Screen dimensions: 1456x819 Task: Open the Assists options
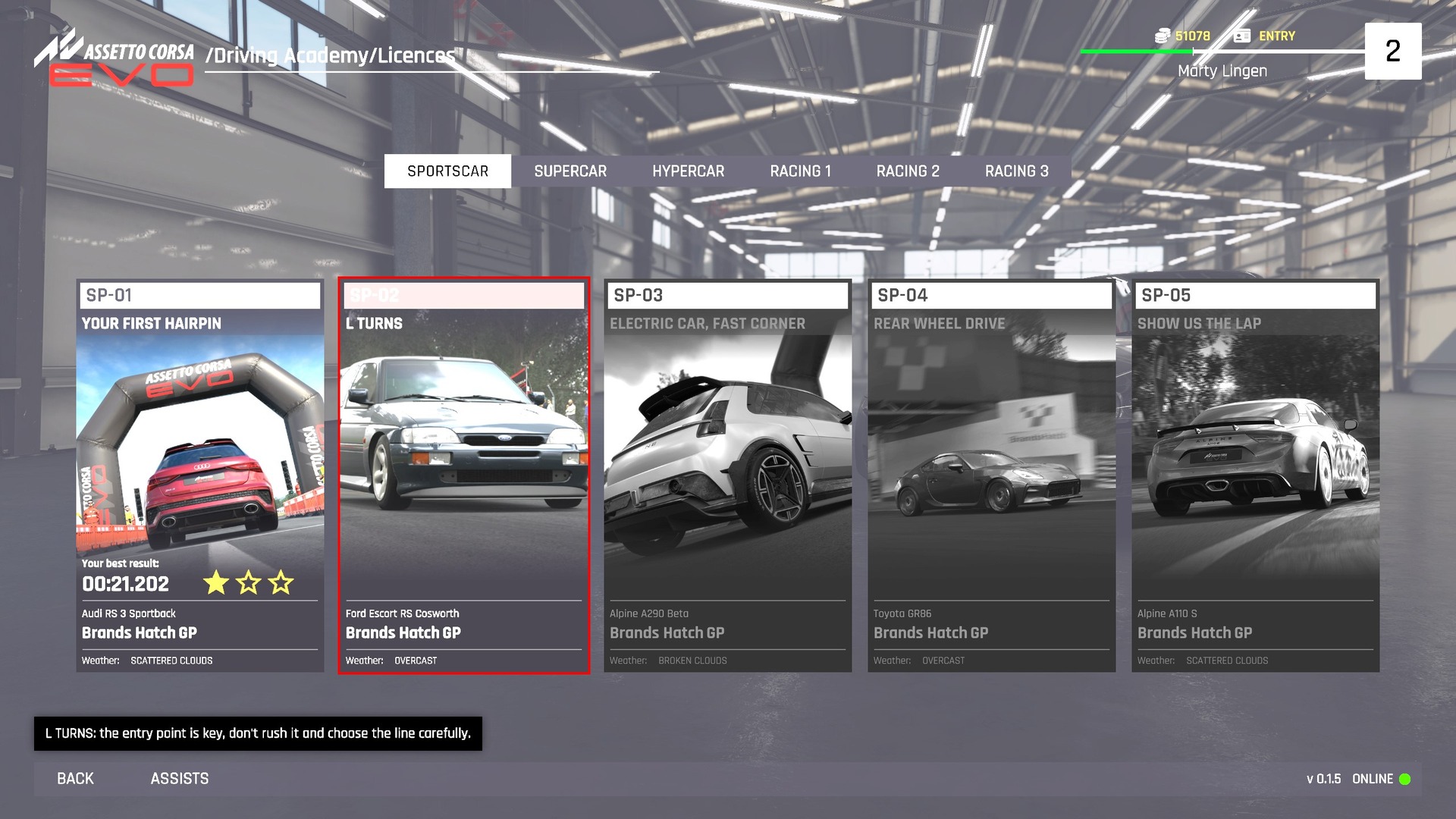click(180, 779)
